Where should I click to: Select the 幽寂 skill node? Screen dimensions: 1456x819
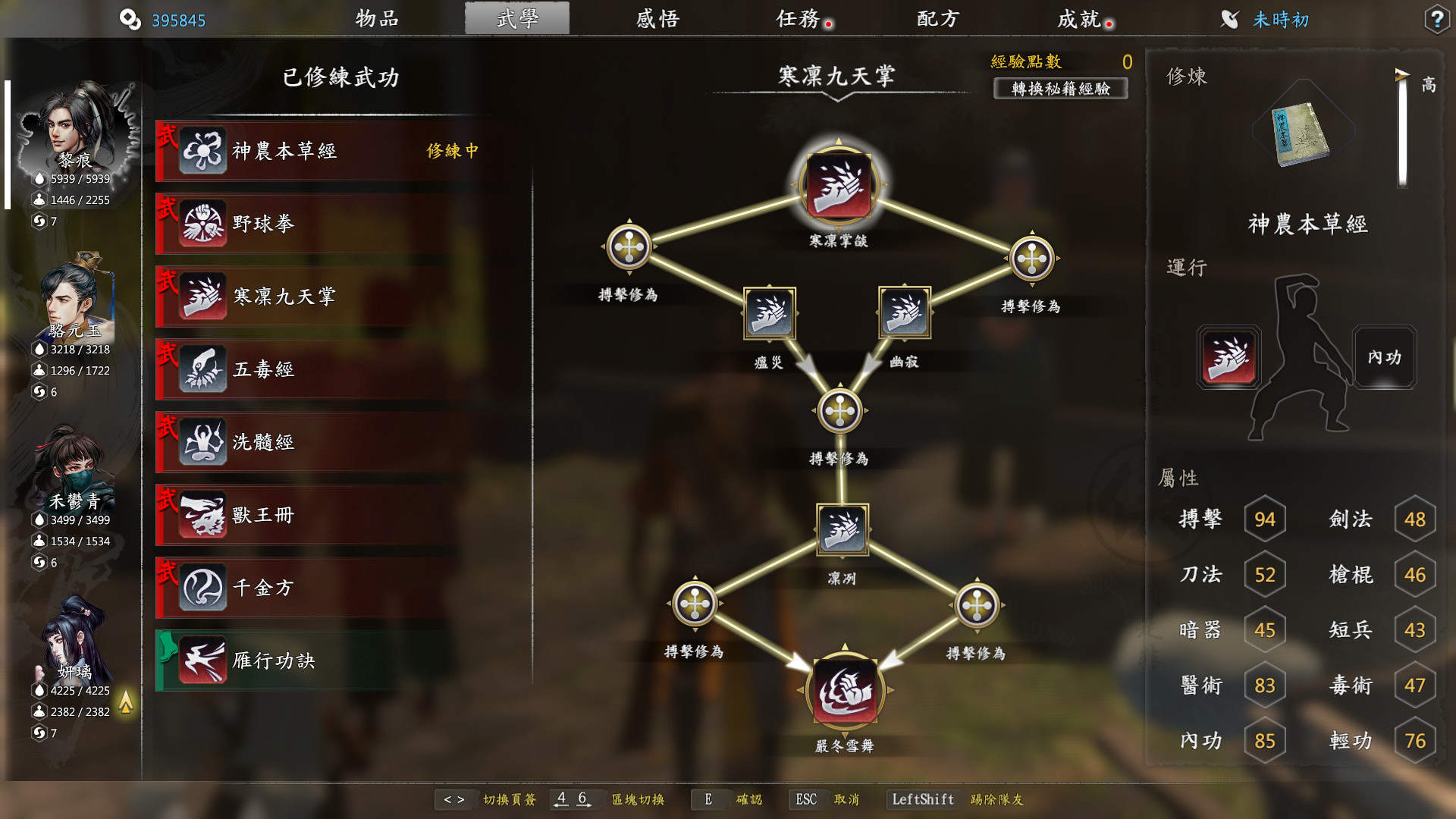(x=902, y=314)
